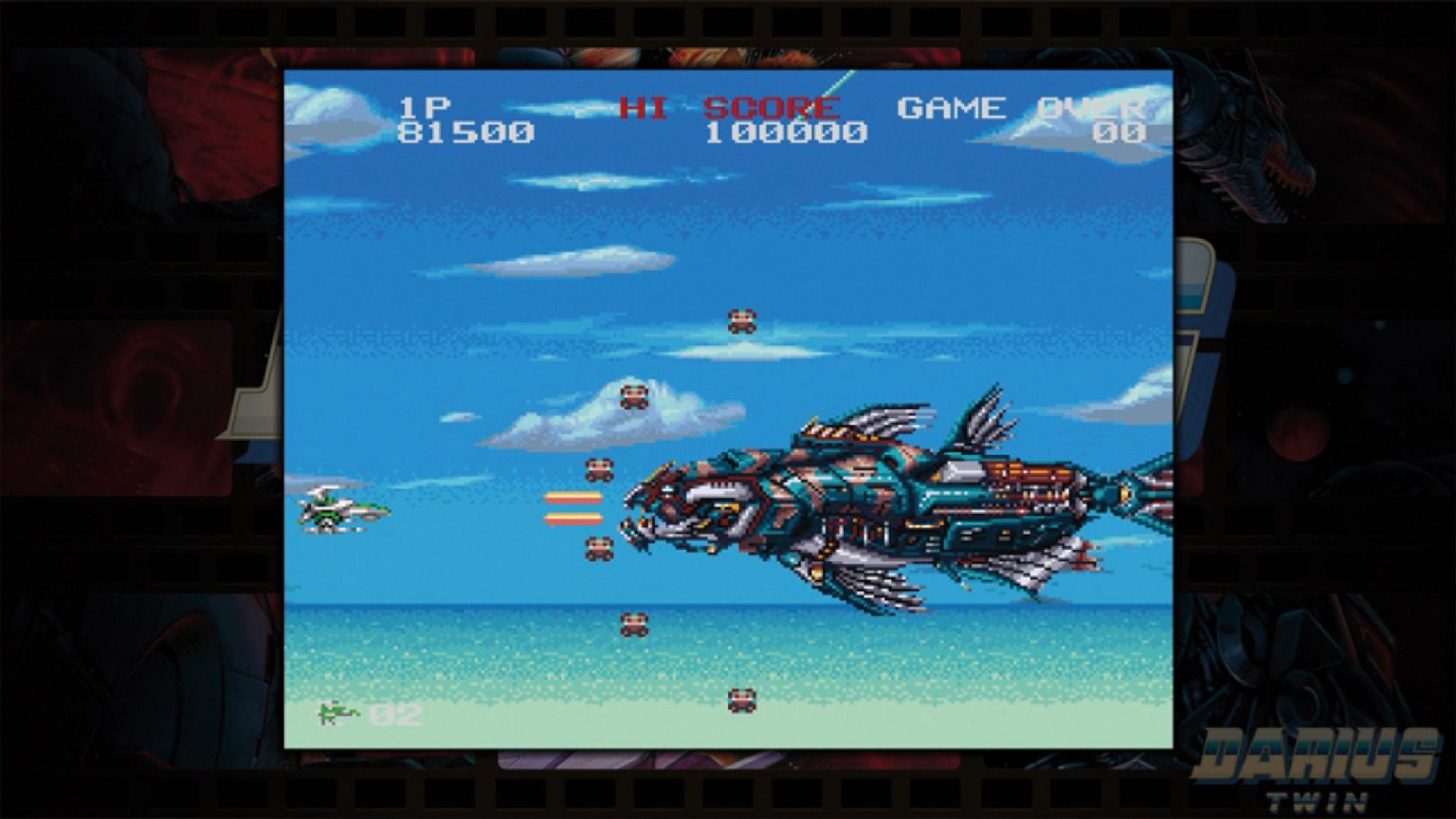1456x819 pixels.
Task: Click the small enemy near the top clouds
Action: pos(740,321)
